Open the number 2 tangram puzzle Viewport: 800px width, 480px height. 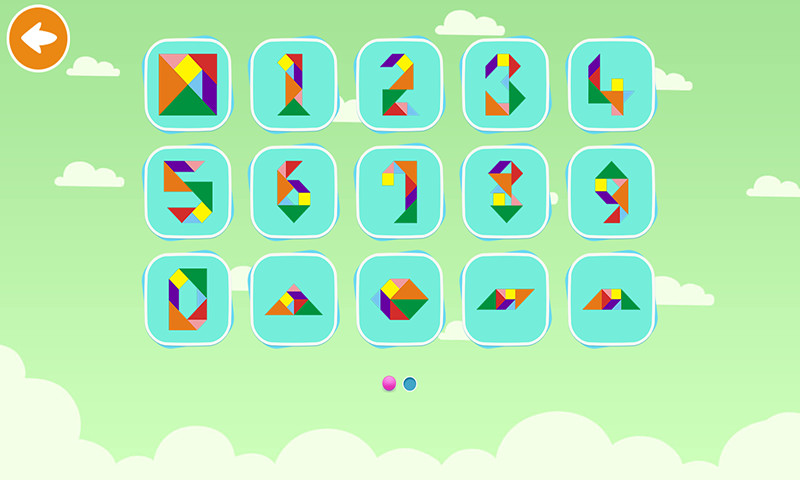(399, 85)
